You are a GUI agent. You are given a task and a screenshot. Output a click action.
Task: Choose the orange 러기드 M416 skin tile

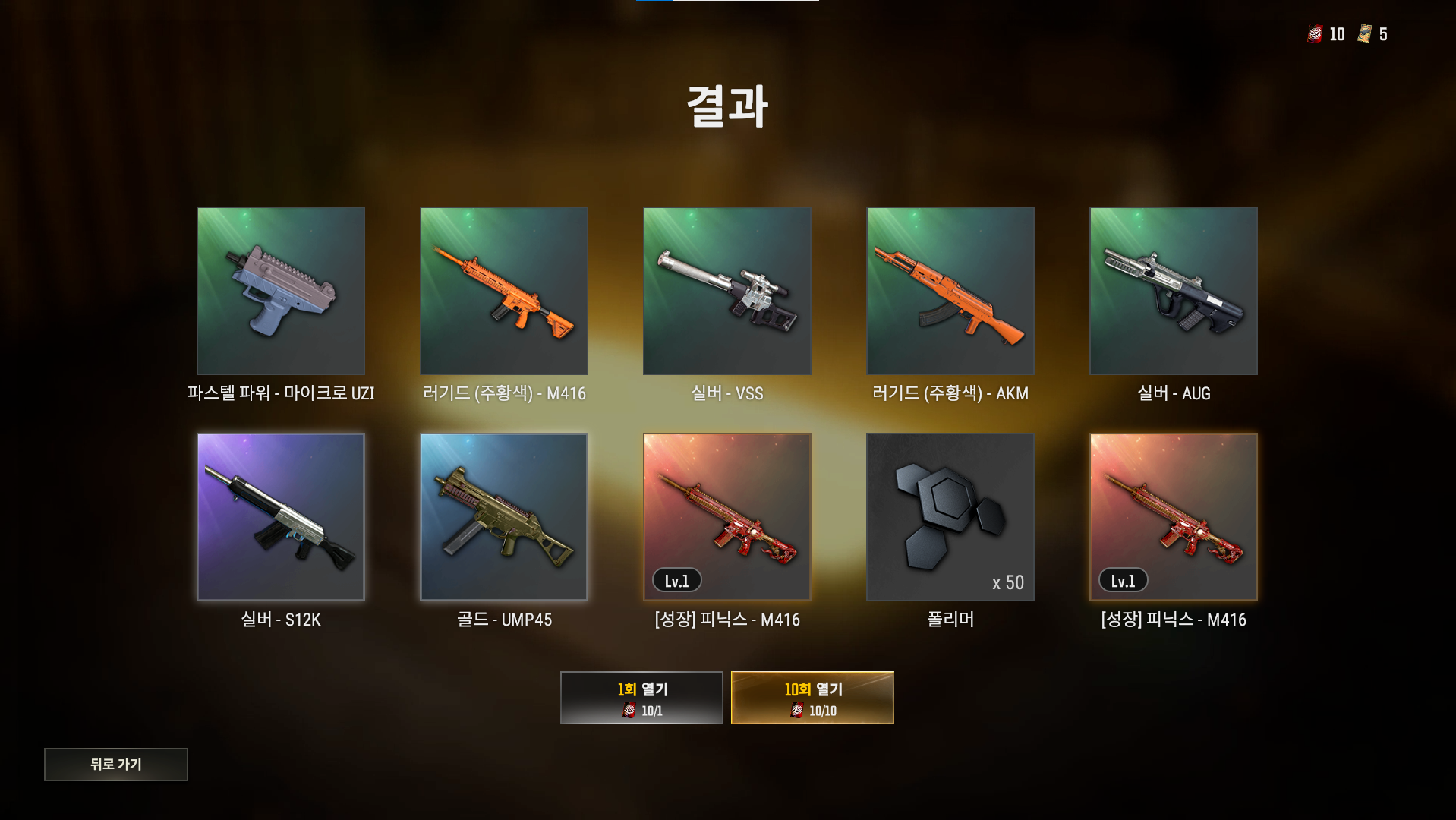(504, 291)
